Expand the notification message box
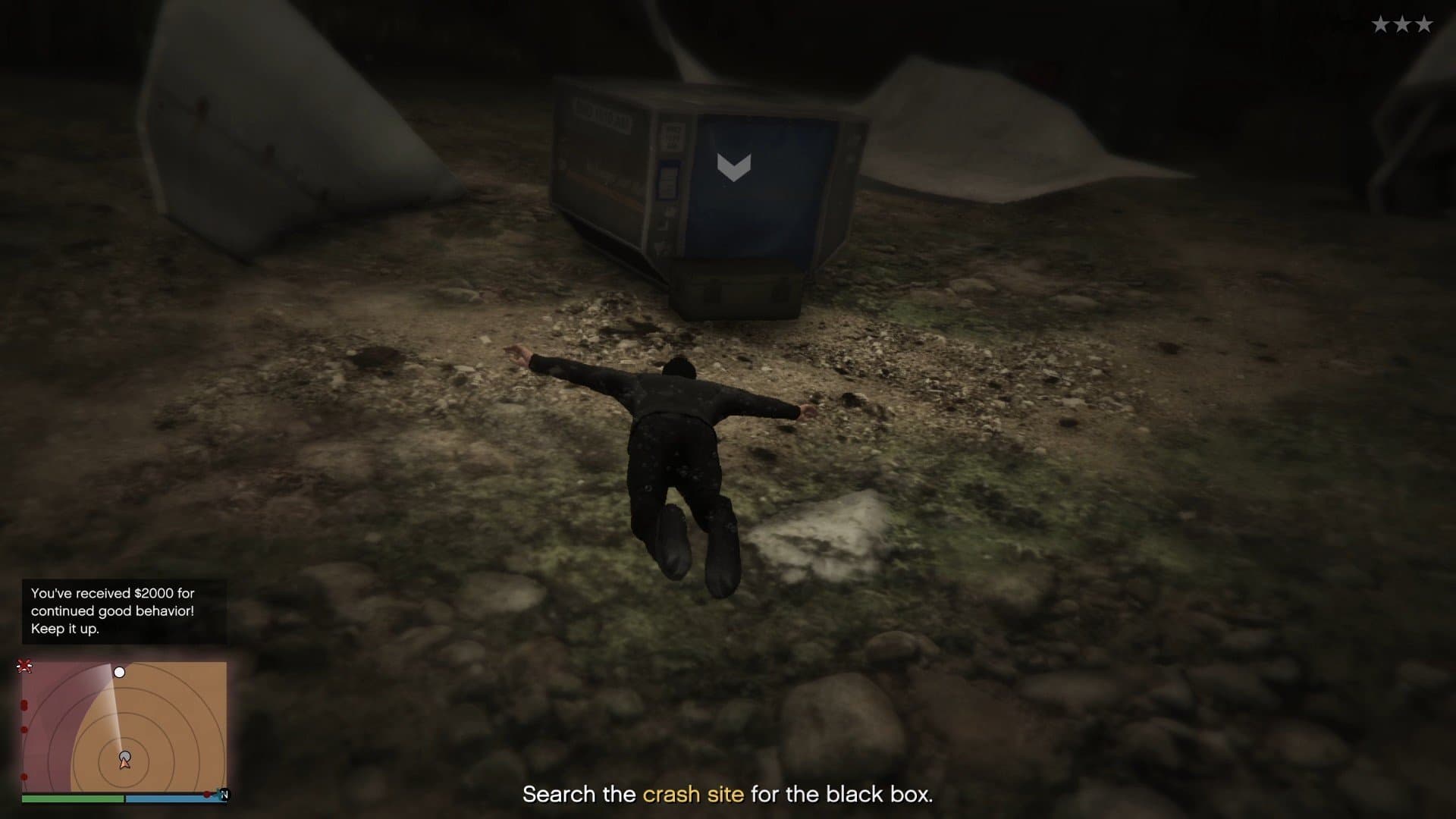This screenshot has height=819, width=1456. point(125,610)
